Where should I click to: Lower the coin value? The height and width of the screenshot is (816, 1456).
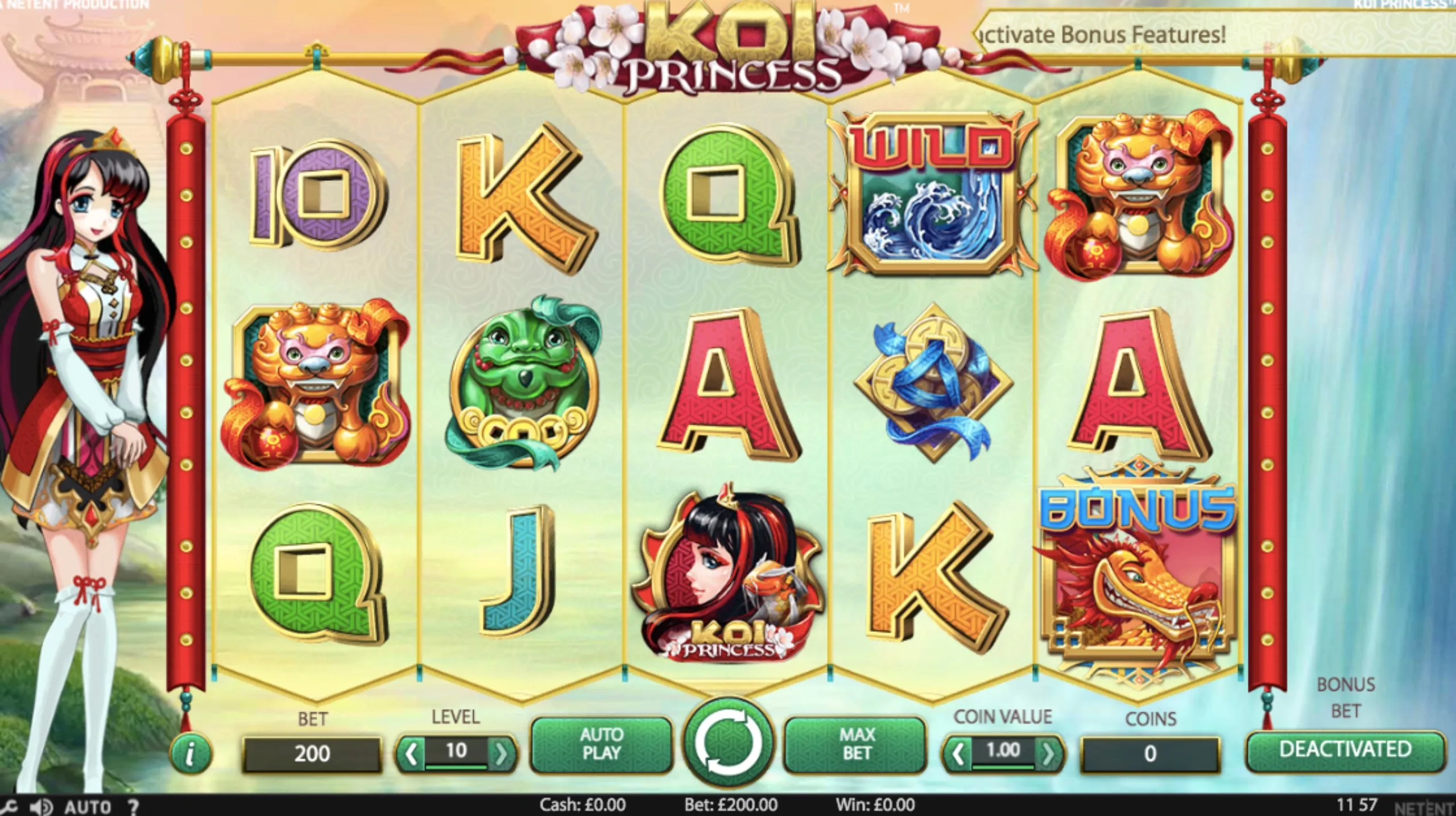point(957,755)
